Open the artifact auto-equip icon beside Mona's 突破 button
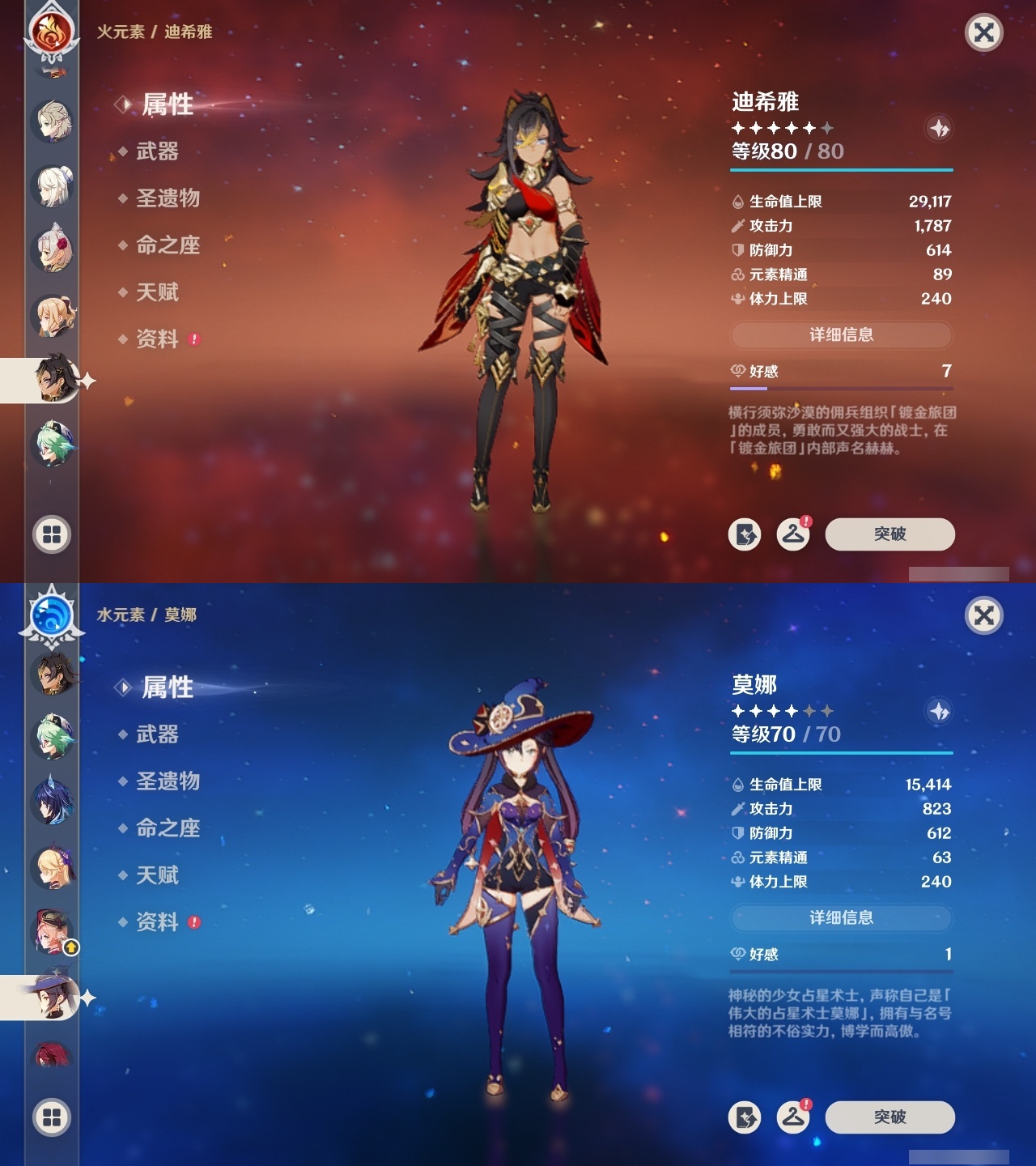The width and height of the screenshot is (1036, 1166). [x=745, y=1117]
